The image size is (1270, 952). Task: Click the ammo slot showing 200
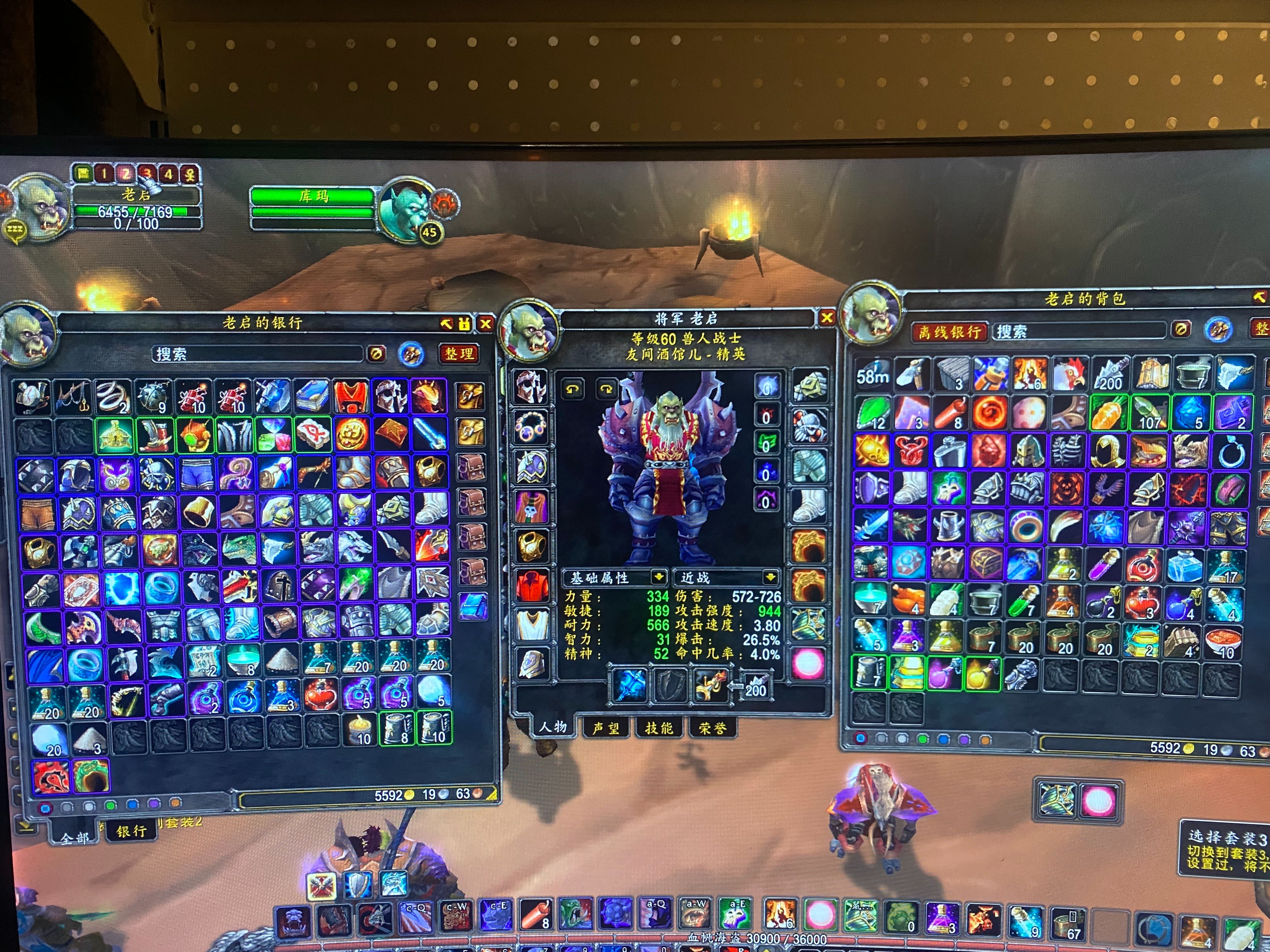(x=756, y=686)
